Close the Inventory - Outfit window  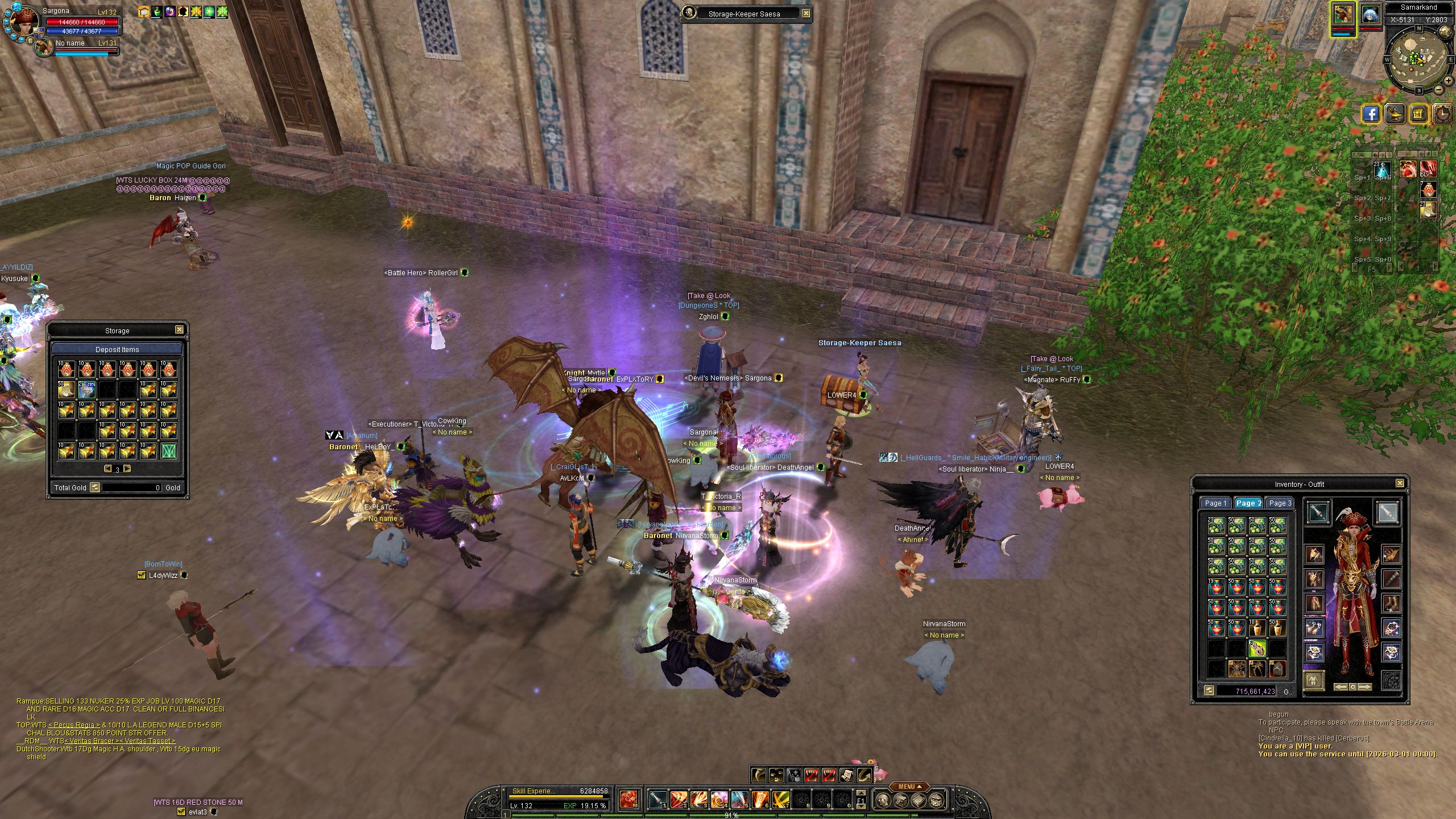click(1400, 484)
